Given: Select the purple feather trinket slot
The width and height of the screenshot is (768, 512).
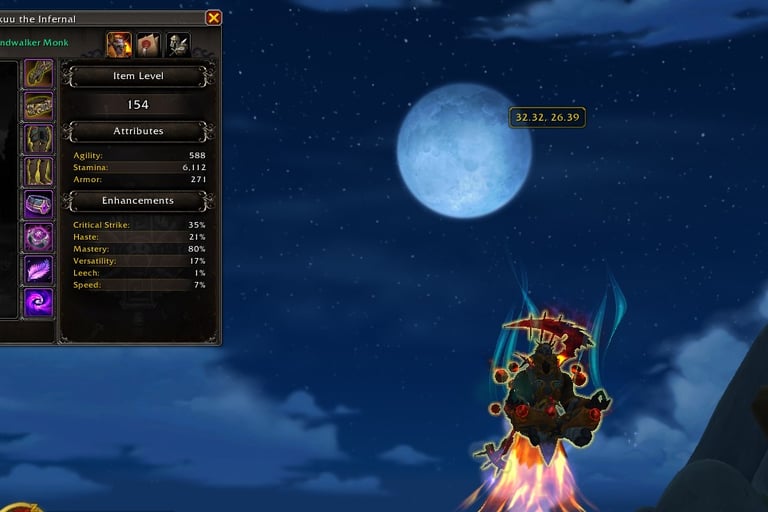Looking at the screenshot, I should (39, 270).
